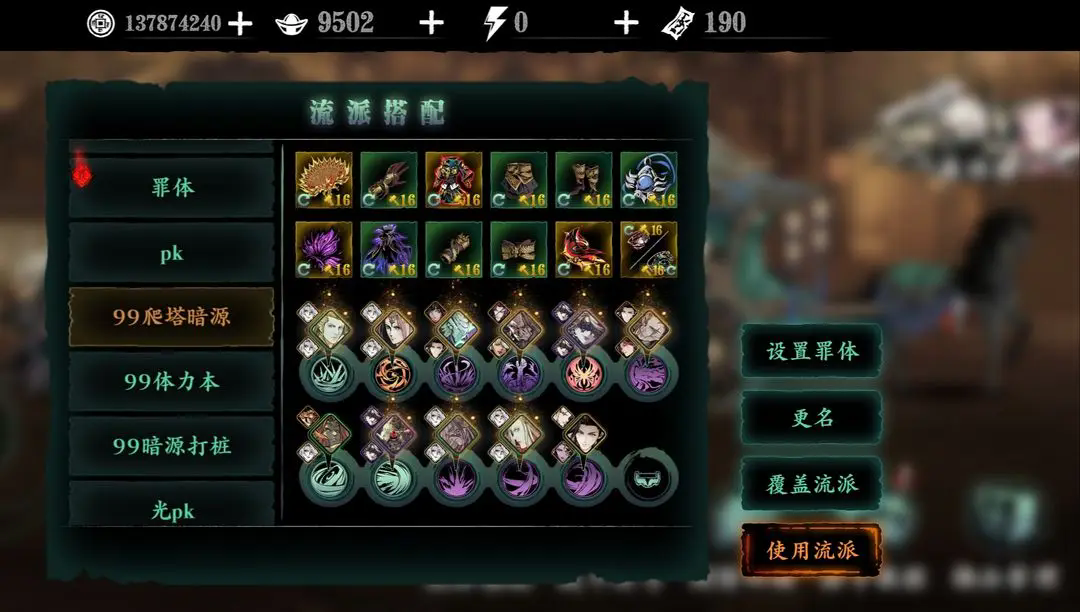Overwrite the build with 覆盖流派
Image resolution: width=1080 pixels, height=612 pixels.
812,484
